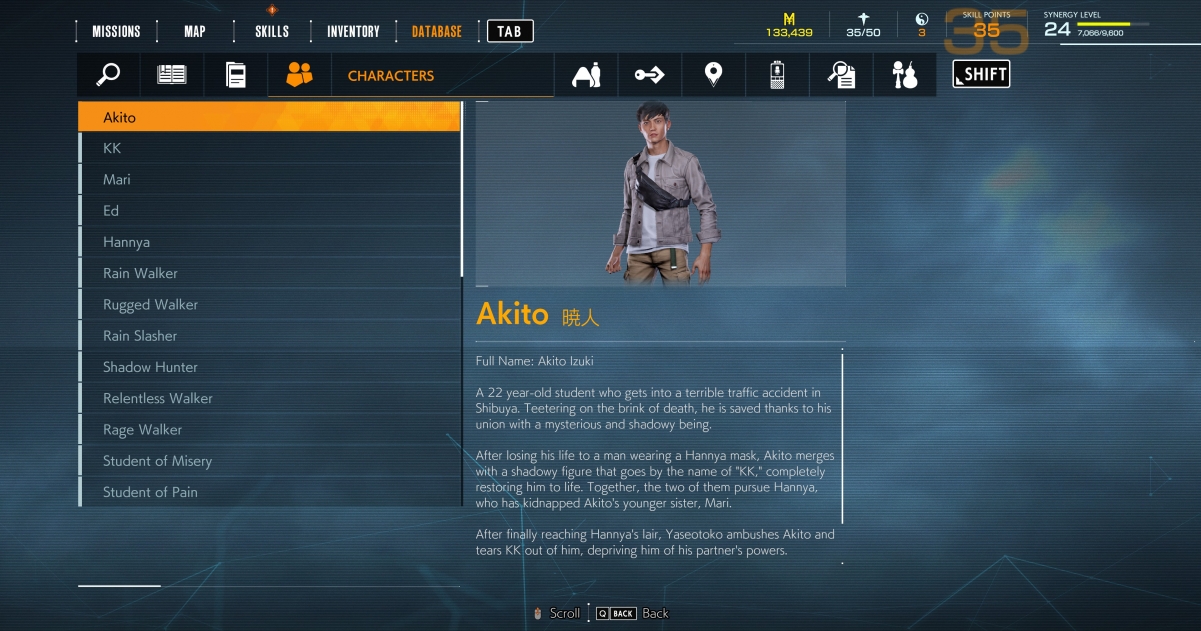The width and height of the screenshot is (1201, 631).
Task: Open the open-book database category
Action: [x=172, y=75]
